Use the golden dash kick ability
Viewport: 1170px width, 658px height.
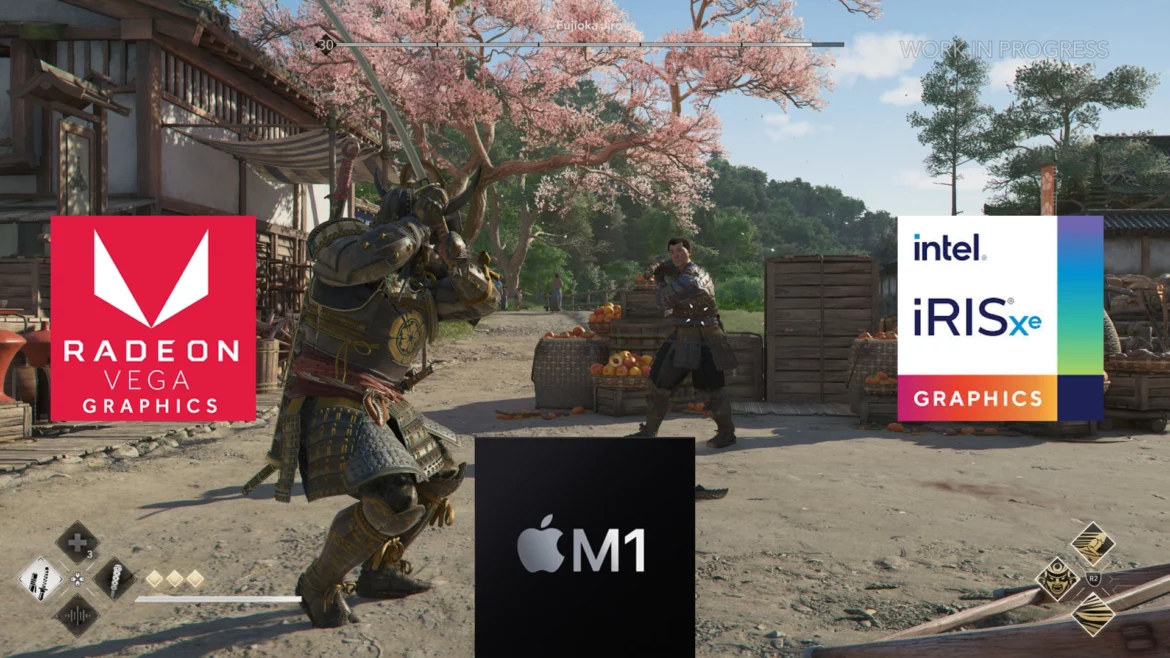click(x=1093, y=543)
